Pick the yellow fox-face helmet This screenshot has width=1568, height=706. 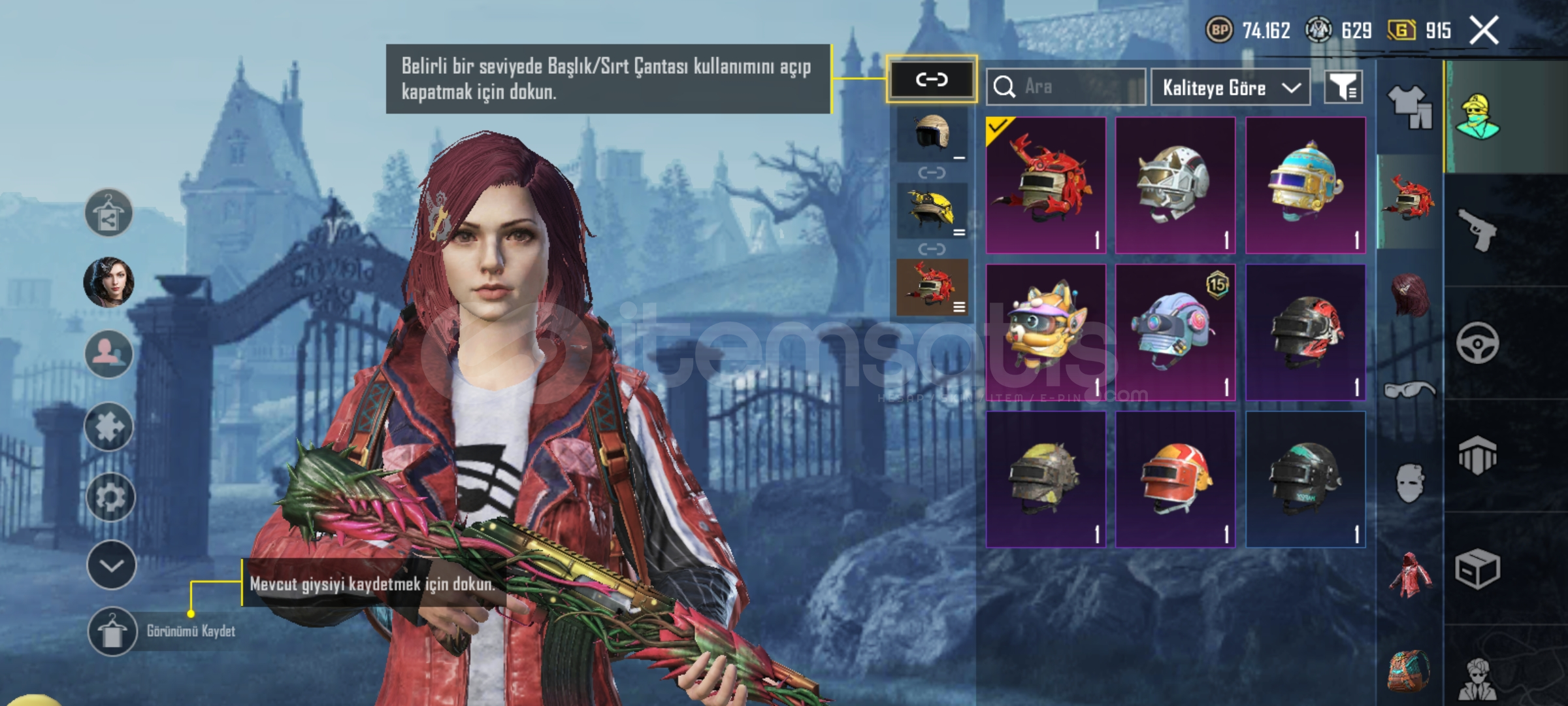pyautogui.click(x=1046, y=332)
